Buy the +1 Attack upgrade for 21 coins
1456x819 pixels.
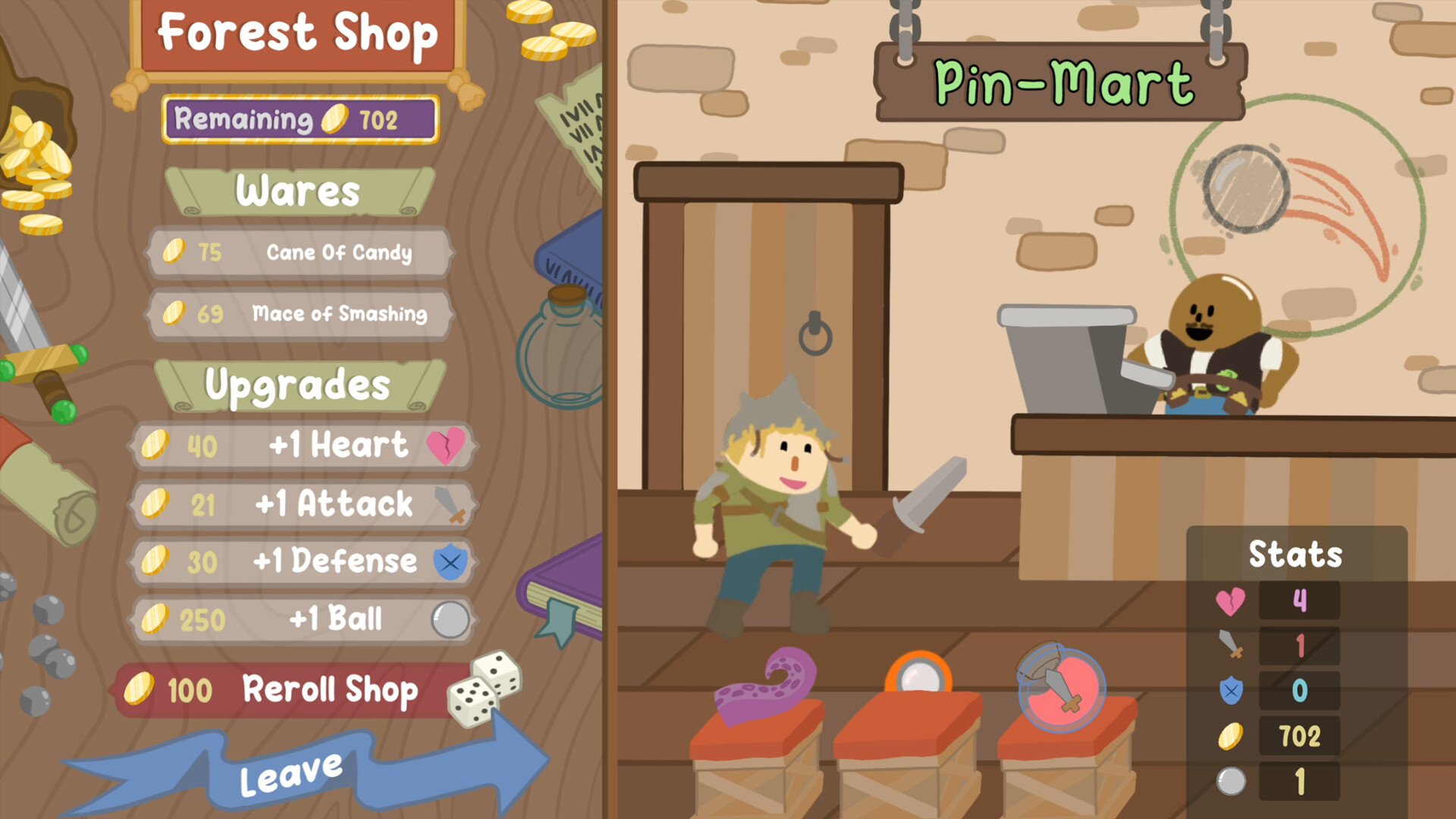[303, 505]
